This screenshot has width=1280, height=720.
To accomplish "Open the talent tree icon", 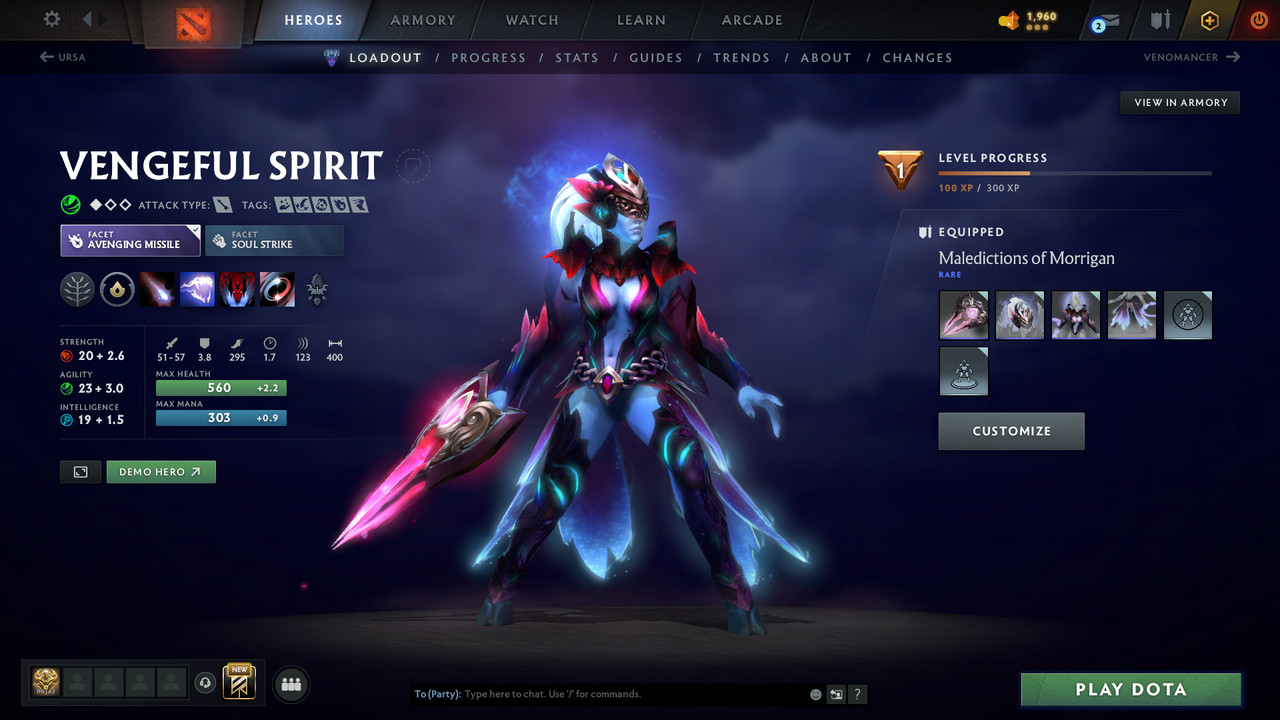I will click(x=78, y=289).
